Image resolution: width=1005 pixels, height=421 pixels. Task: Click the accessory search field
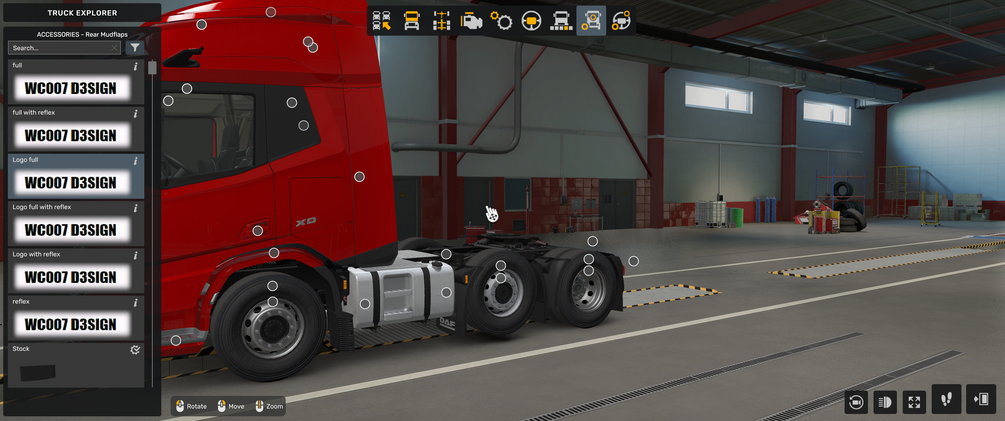pyautogui.click(x=58, y=48)
